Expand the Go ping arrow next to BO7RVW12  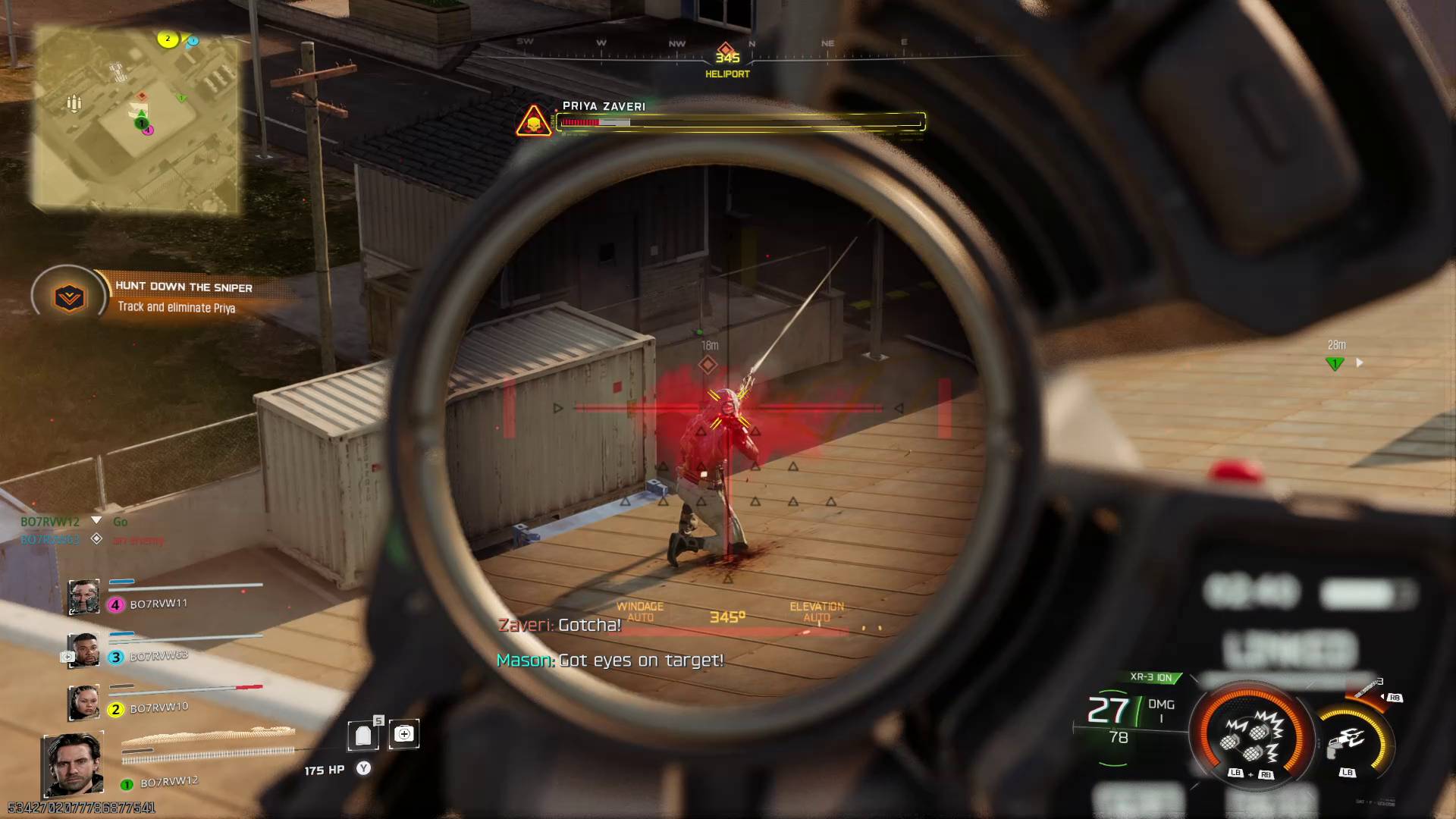click(x=97, y=521)
